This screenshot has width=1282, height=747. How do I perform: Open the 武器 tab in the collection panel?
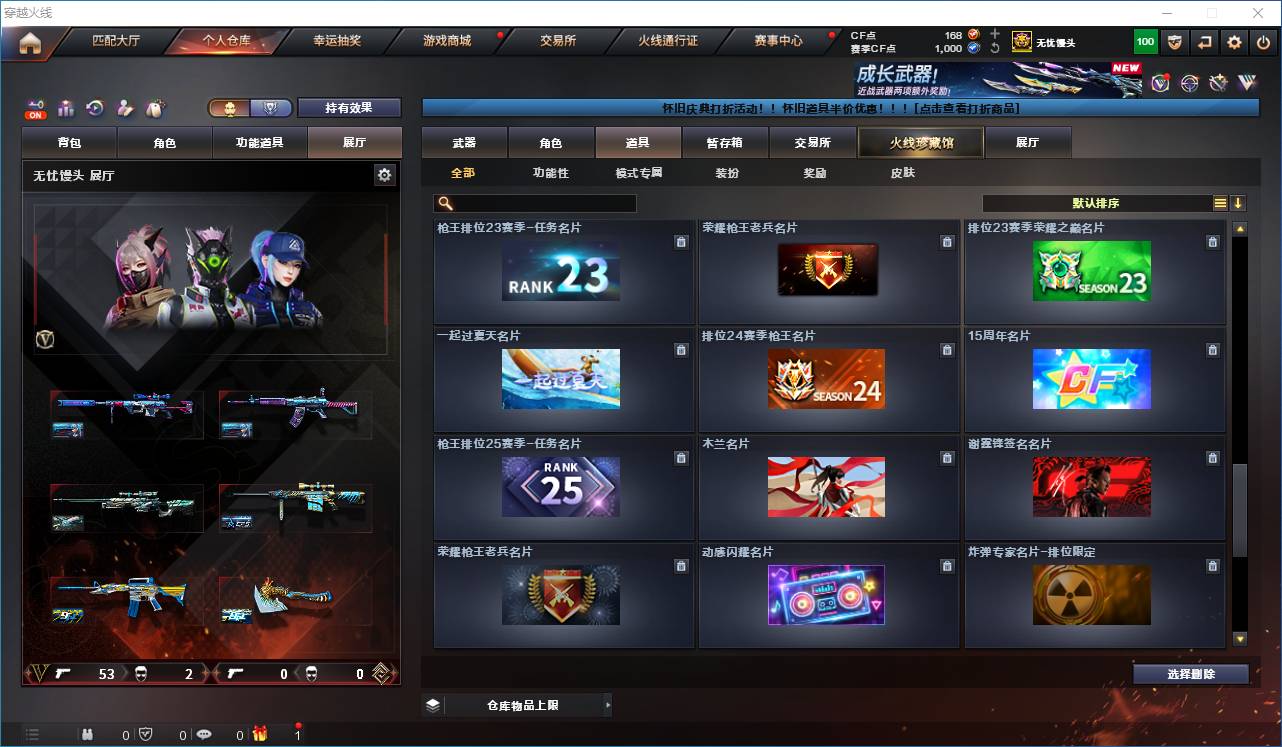tap(464, 142)
